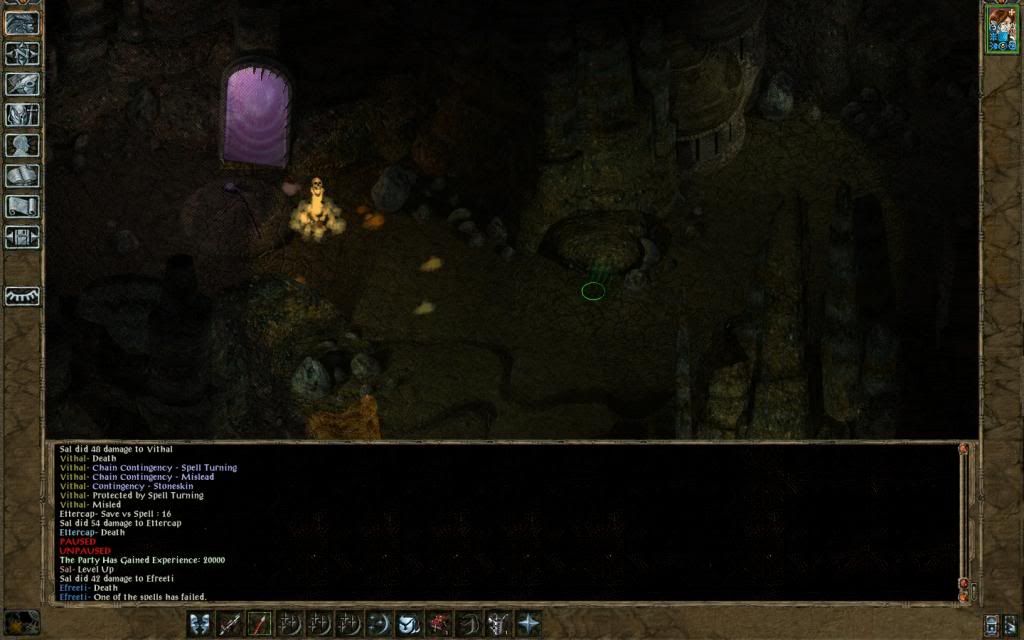Toggle pause using the clock icon
Screen dimensions: 1024x640
22,621
